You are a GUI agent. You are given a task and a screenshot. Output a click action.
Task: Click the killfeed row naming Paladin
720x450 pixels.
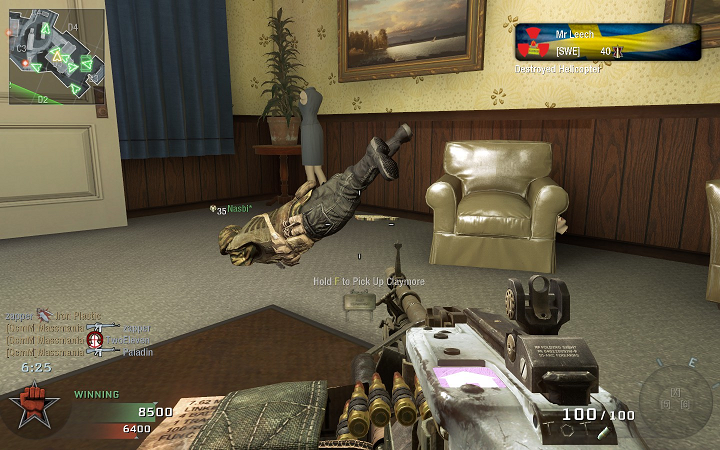78,352
